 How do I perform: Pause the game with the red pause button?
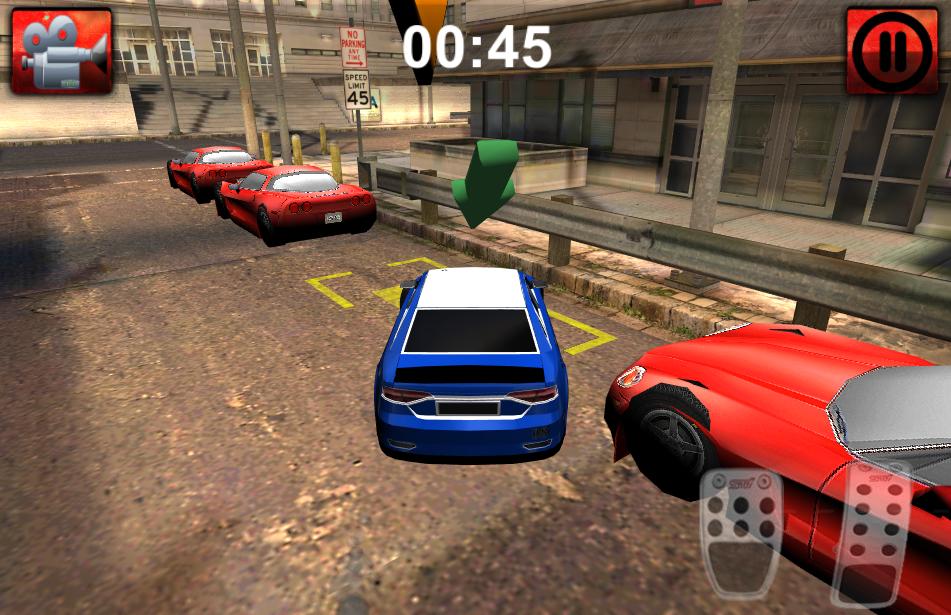892,51
